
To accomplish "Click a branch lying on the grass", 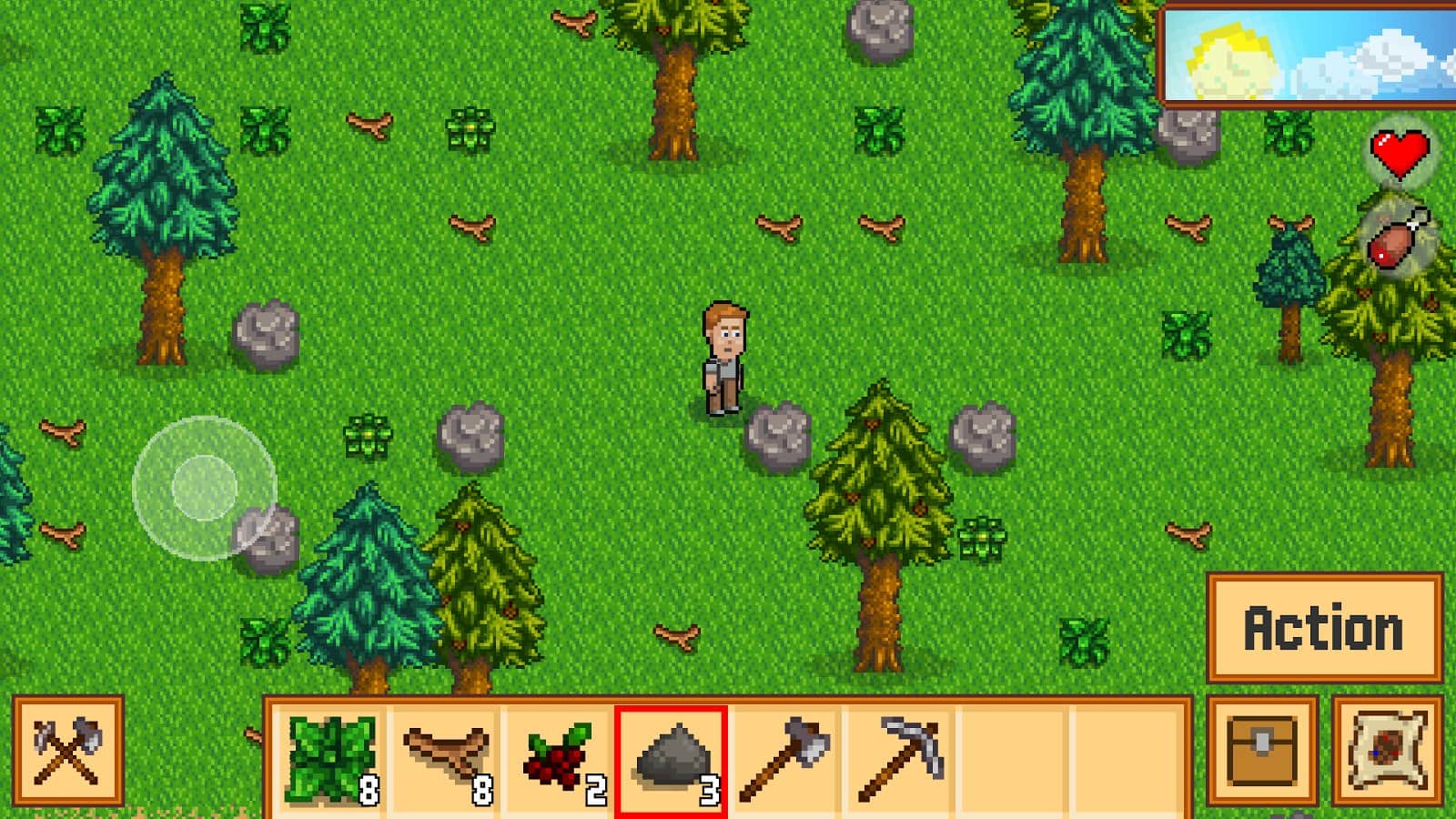I will [473, 226].
